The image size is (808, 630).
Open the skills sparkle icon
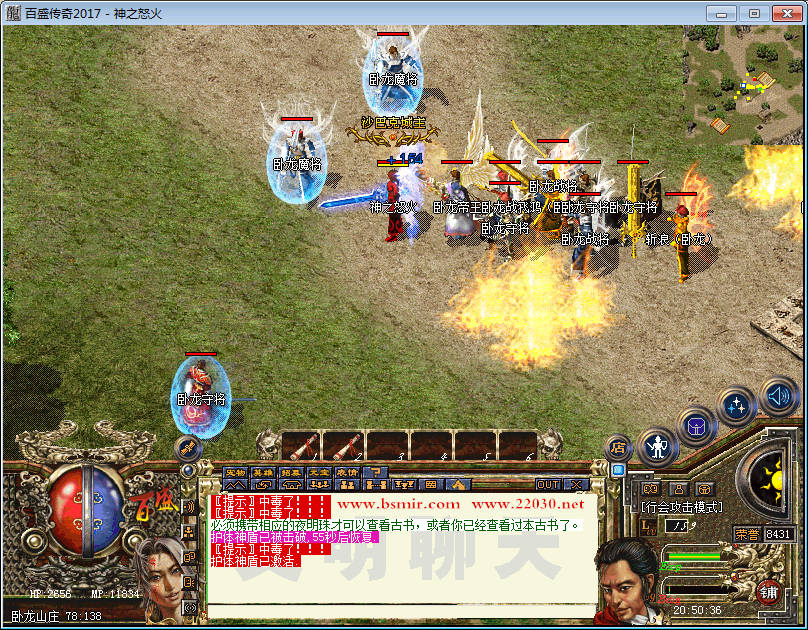coord(736,406)
